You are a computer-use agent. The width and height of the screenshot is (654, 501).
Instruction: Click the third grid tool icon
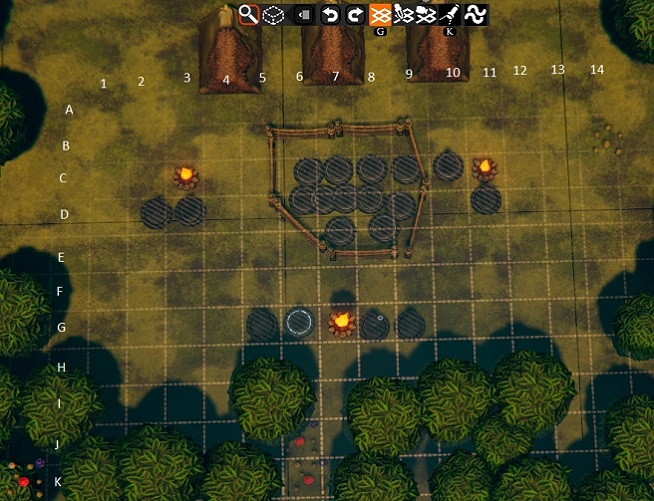(426, 14)
